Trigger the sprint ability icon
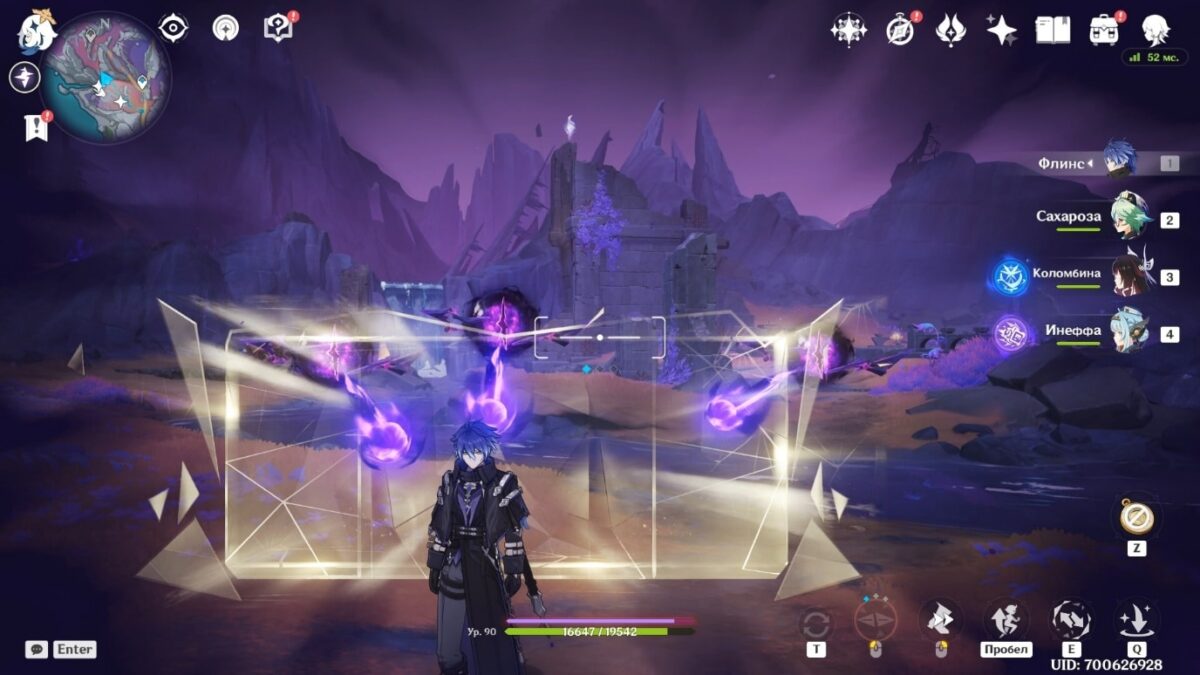 coord(1006,620)
